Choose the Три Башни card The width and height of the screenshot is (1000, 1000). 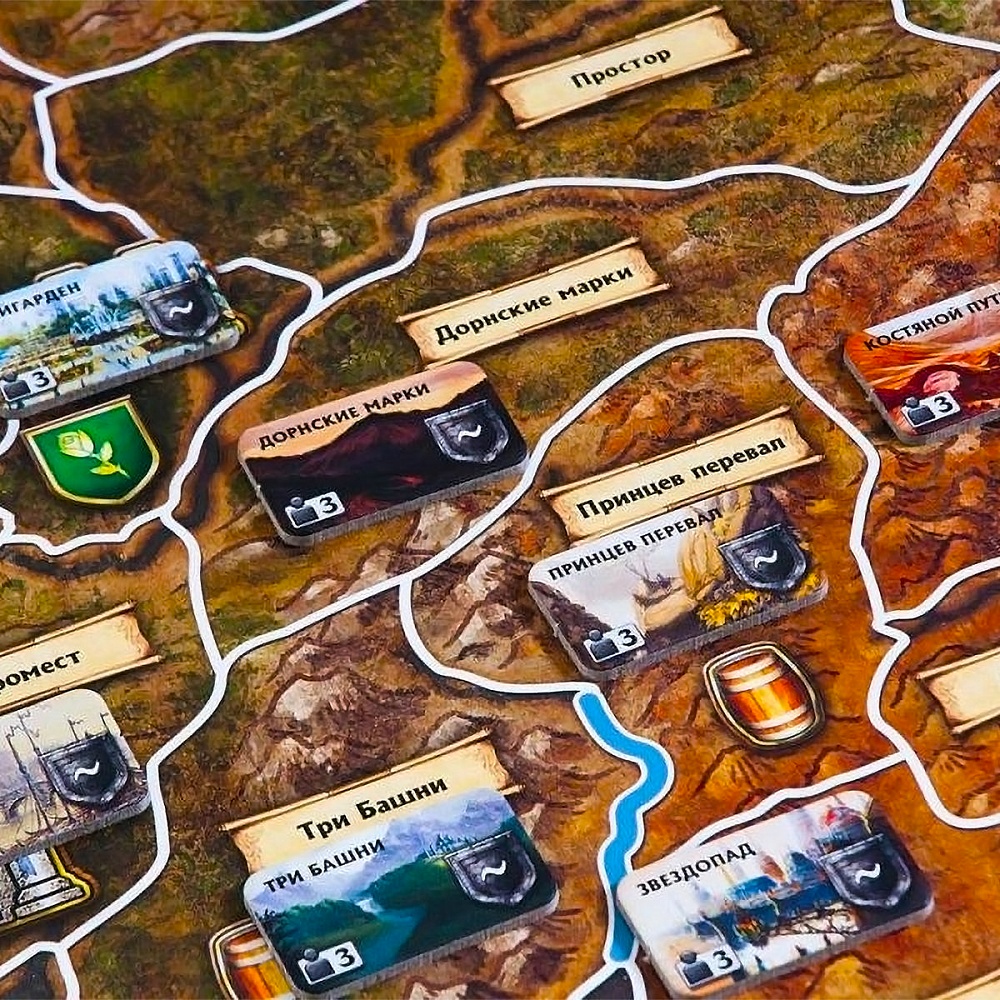tap(398, 893)
